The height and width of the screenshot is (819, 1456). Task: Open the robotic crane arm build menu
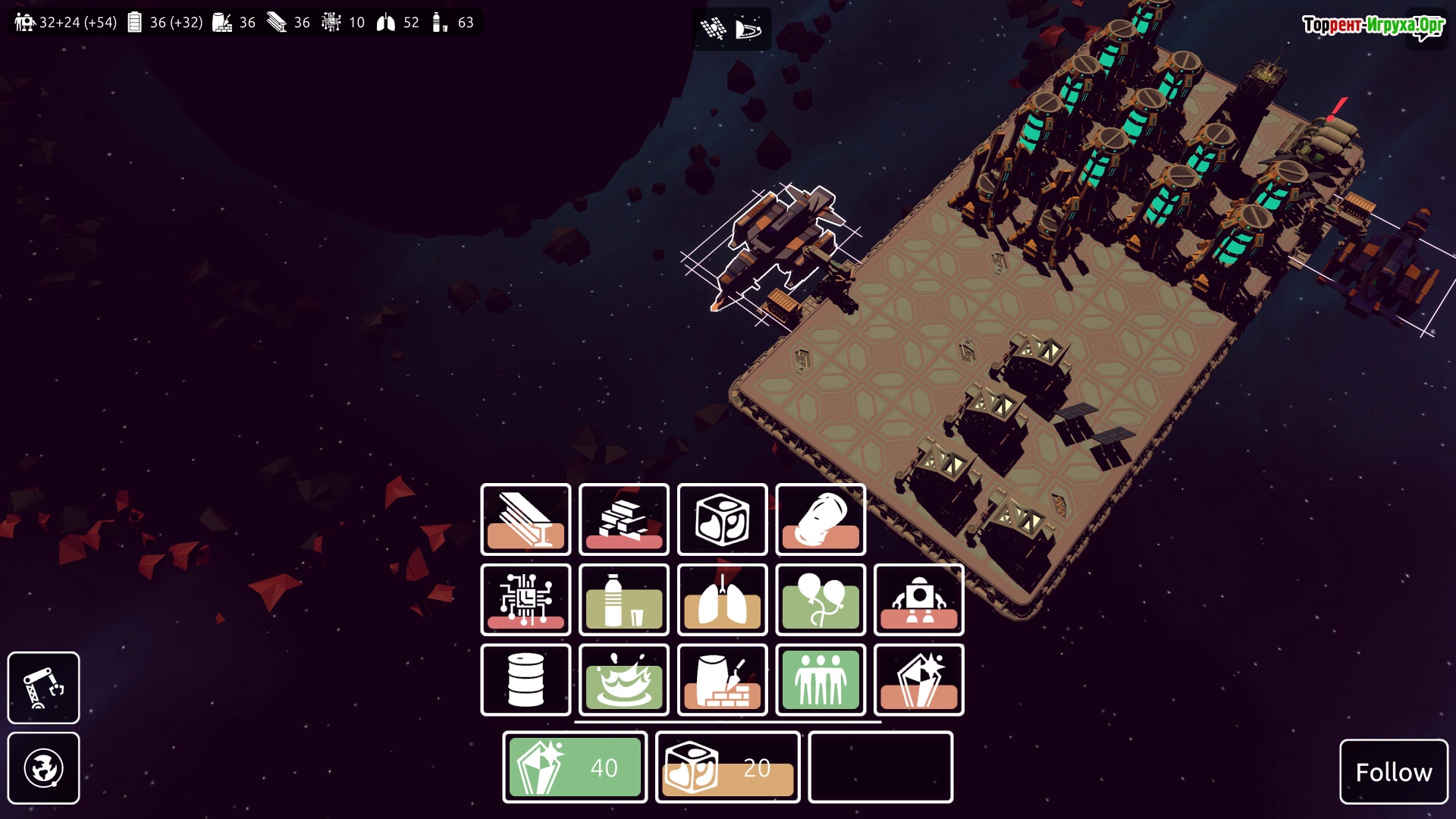(x=43, y=688)
